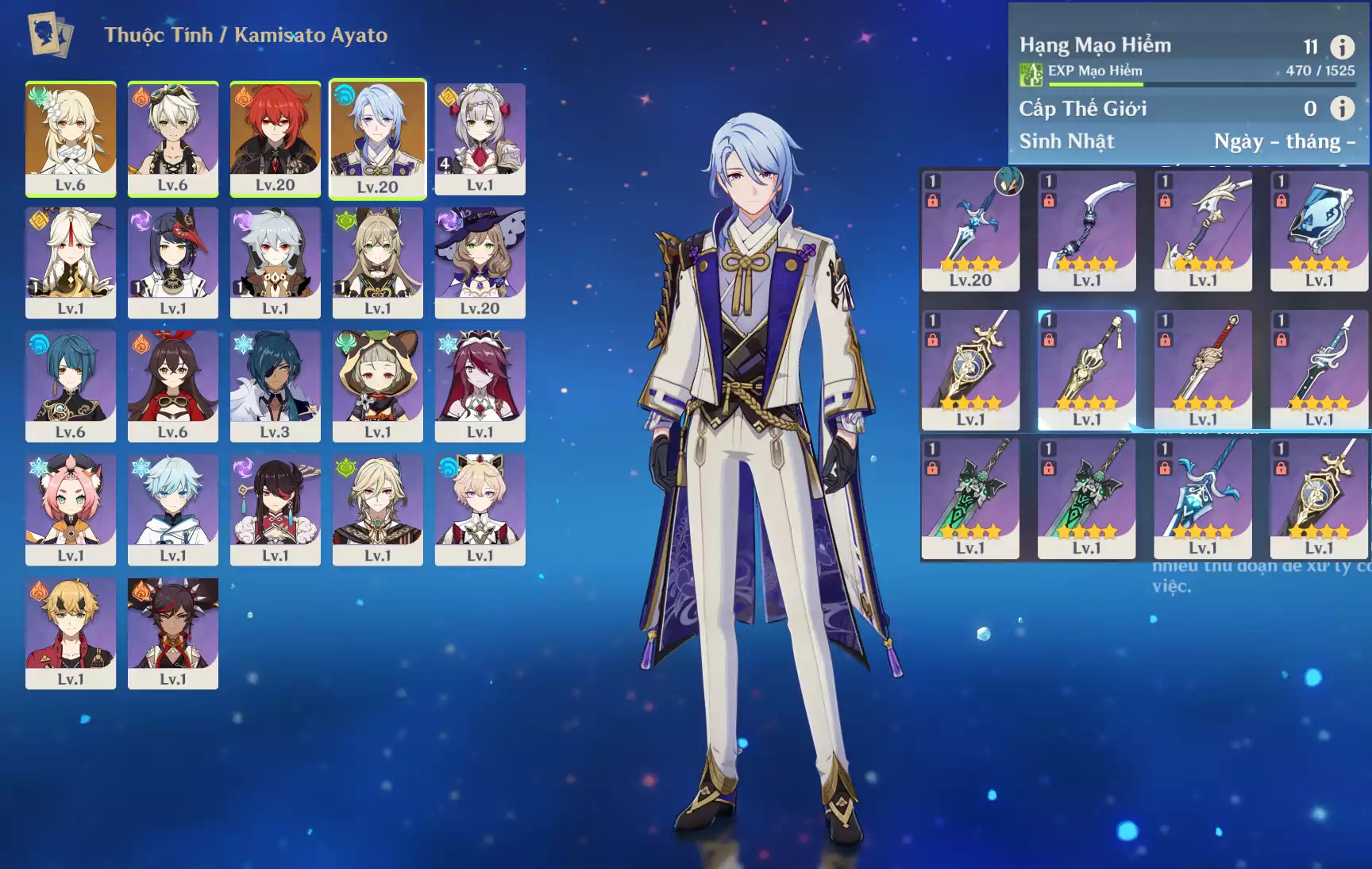Select Kaeya's eyepatch portrait
Viewport: 1372px width, 869px height.
[x=275, y=386]
